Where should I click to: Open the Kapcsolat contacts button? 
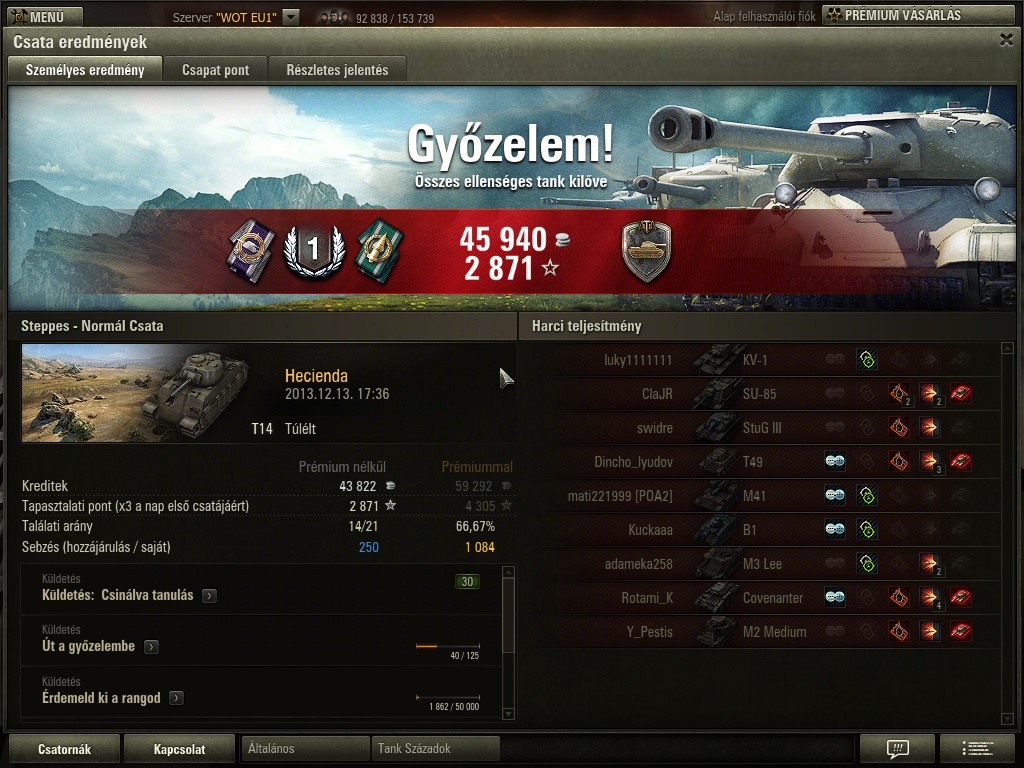pos(180,749)
